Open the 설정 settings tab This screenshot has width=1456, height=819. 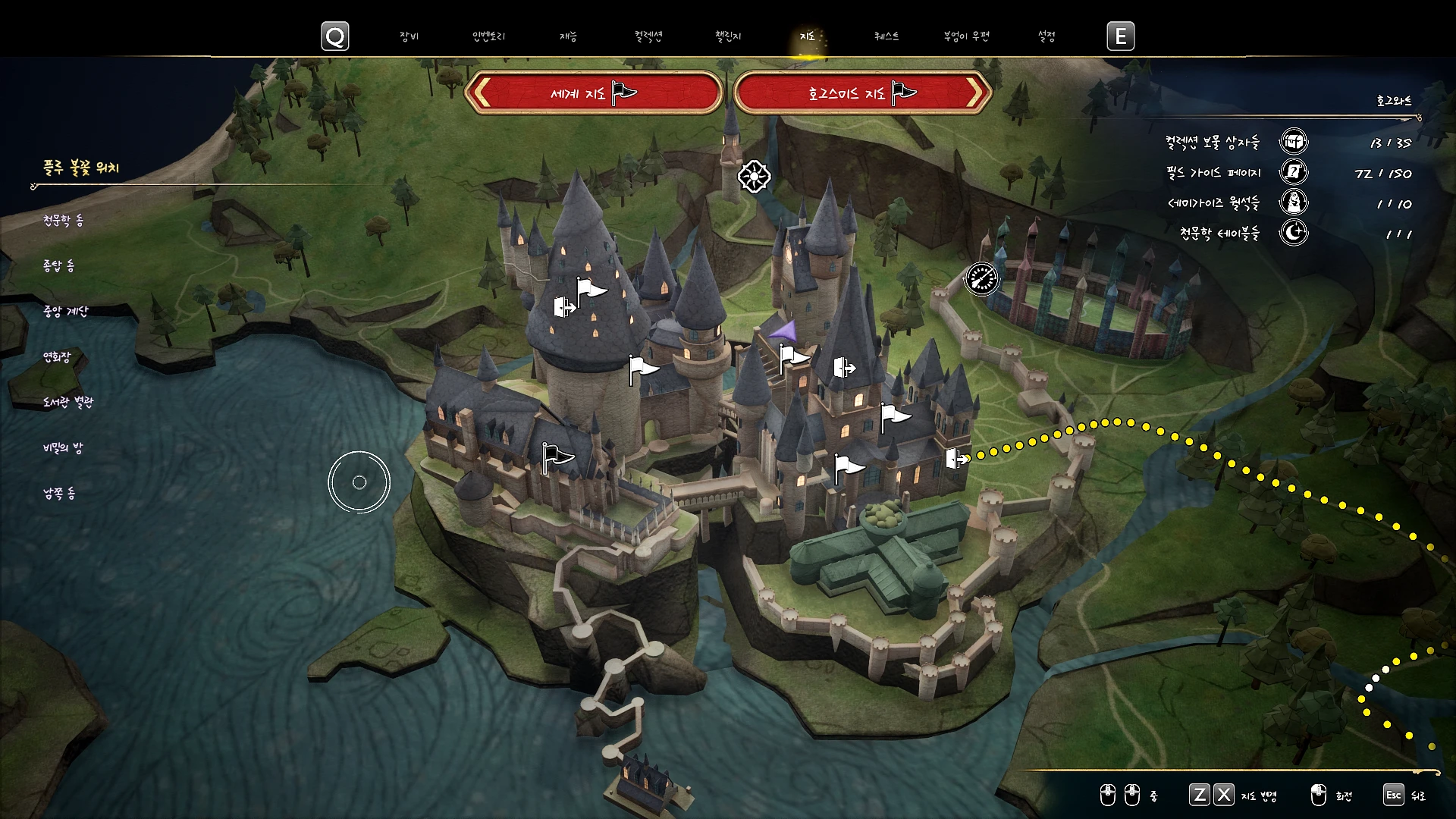1046,36
